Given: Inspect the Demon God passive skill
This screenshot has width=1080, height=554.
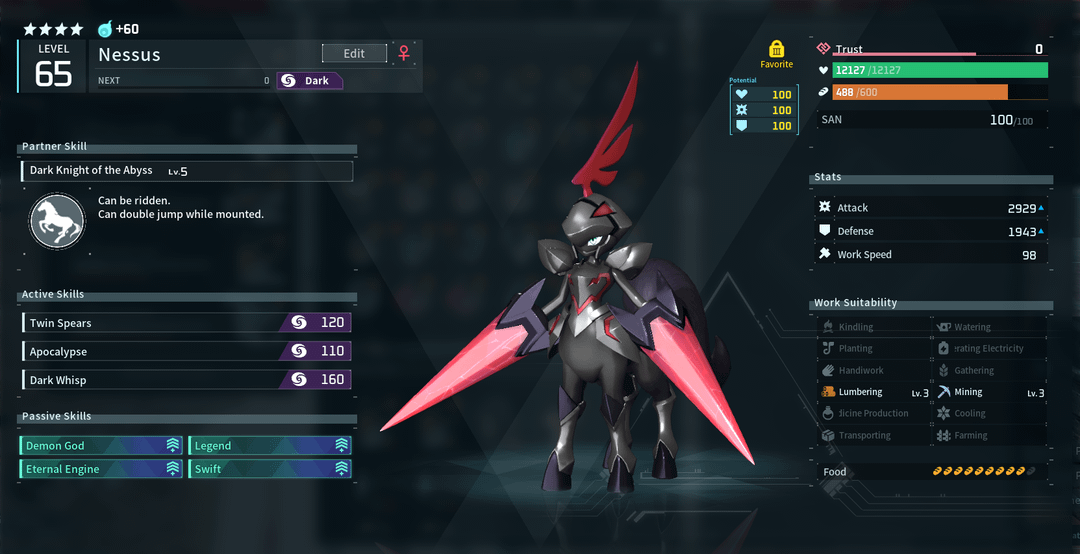Looking at the screenshot, I should (x=101, y=446).
